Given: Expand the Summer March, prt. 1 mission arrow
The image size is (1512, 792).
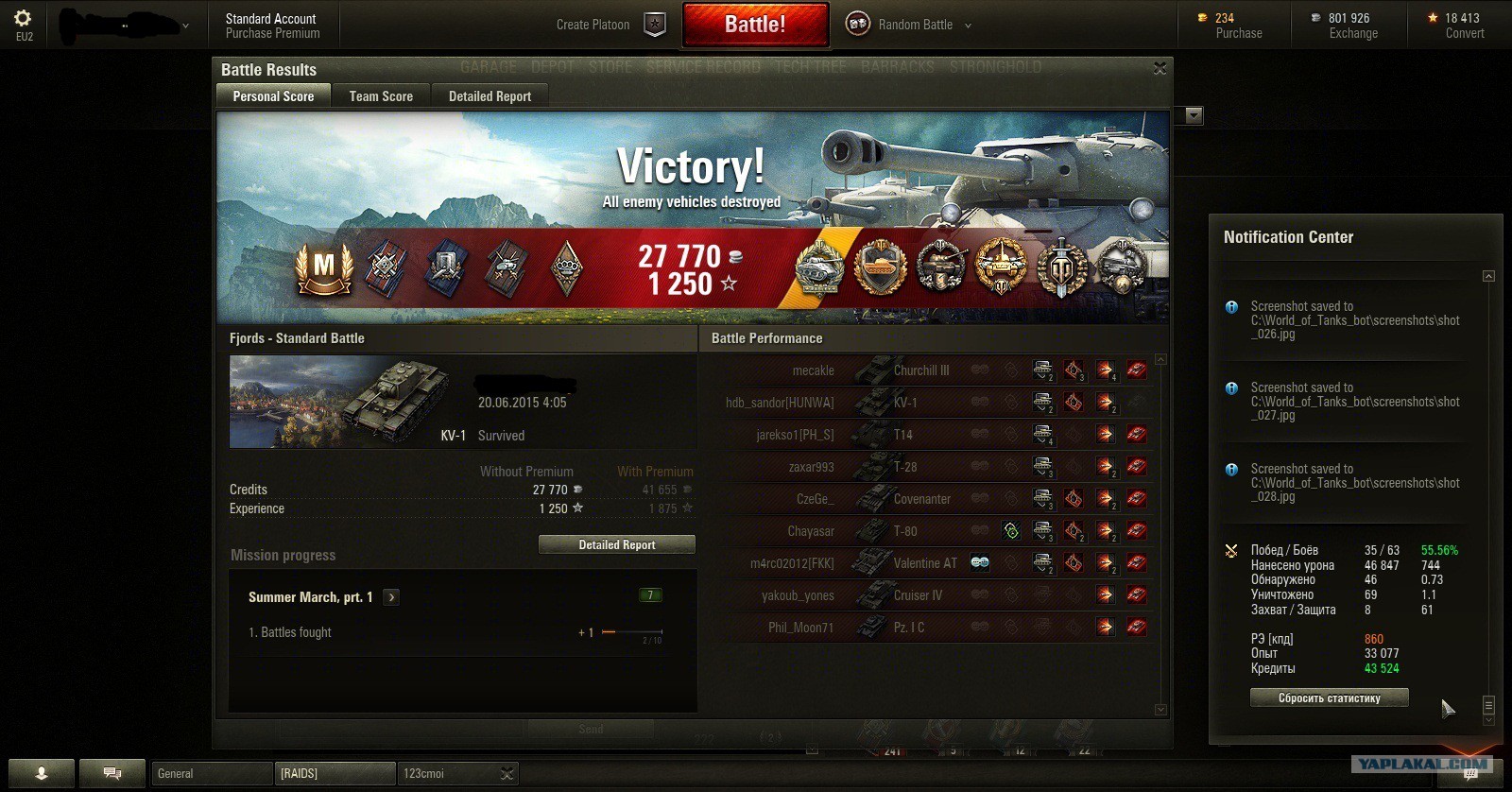Looking at the screenshot, I should 391,597.
